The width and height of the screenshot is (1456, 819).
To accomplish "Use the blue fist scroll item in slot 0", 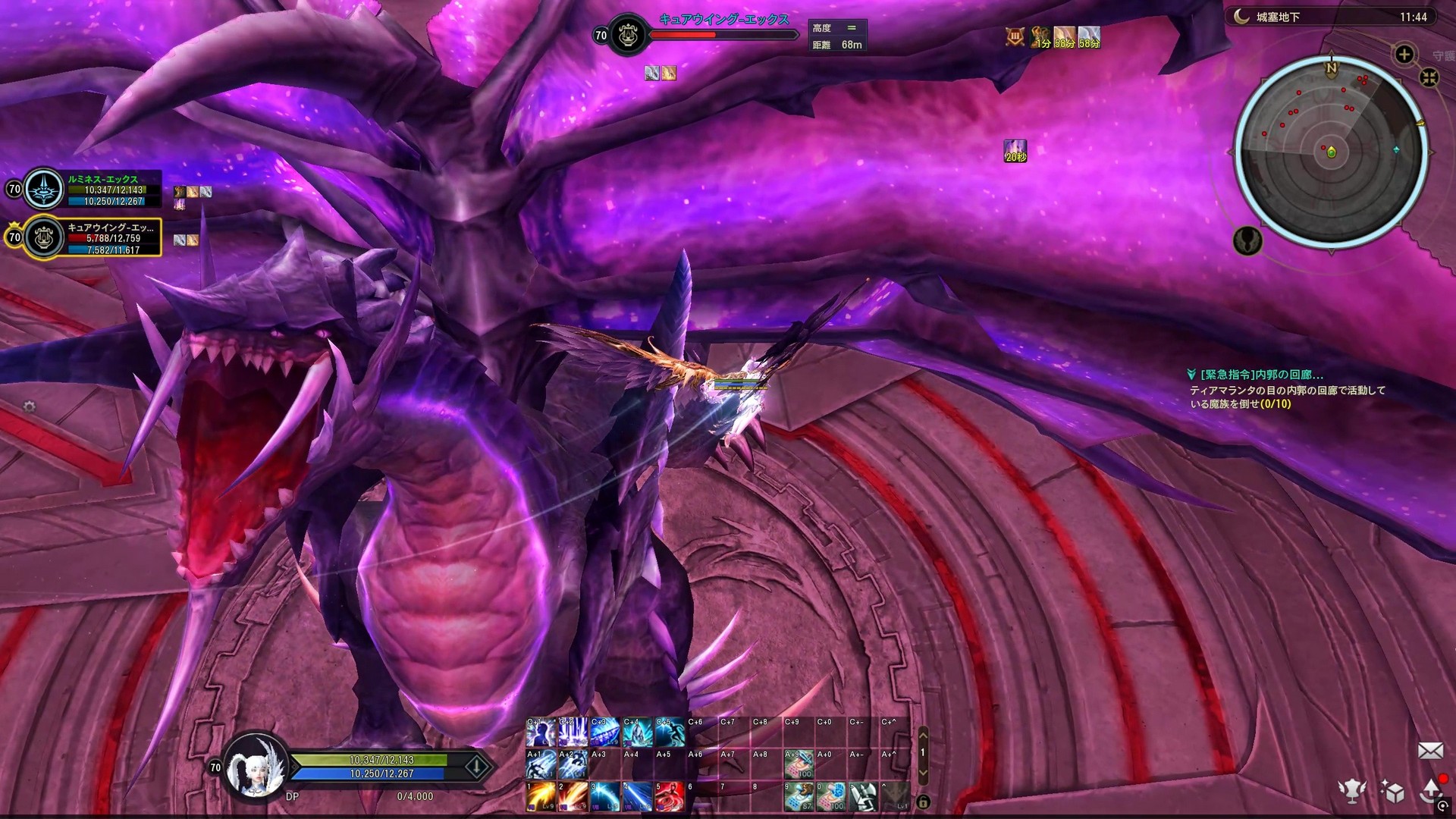I will click(831, 797).
